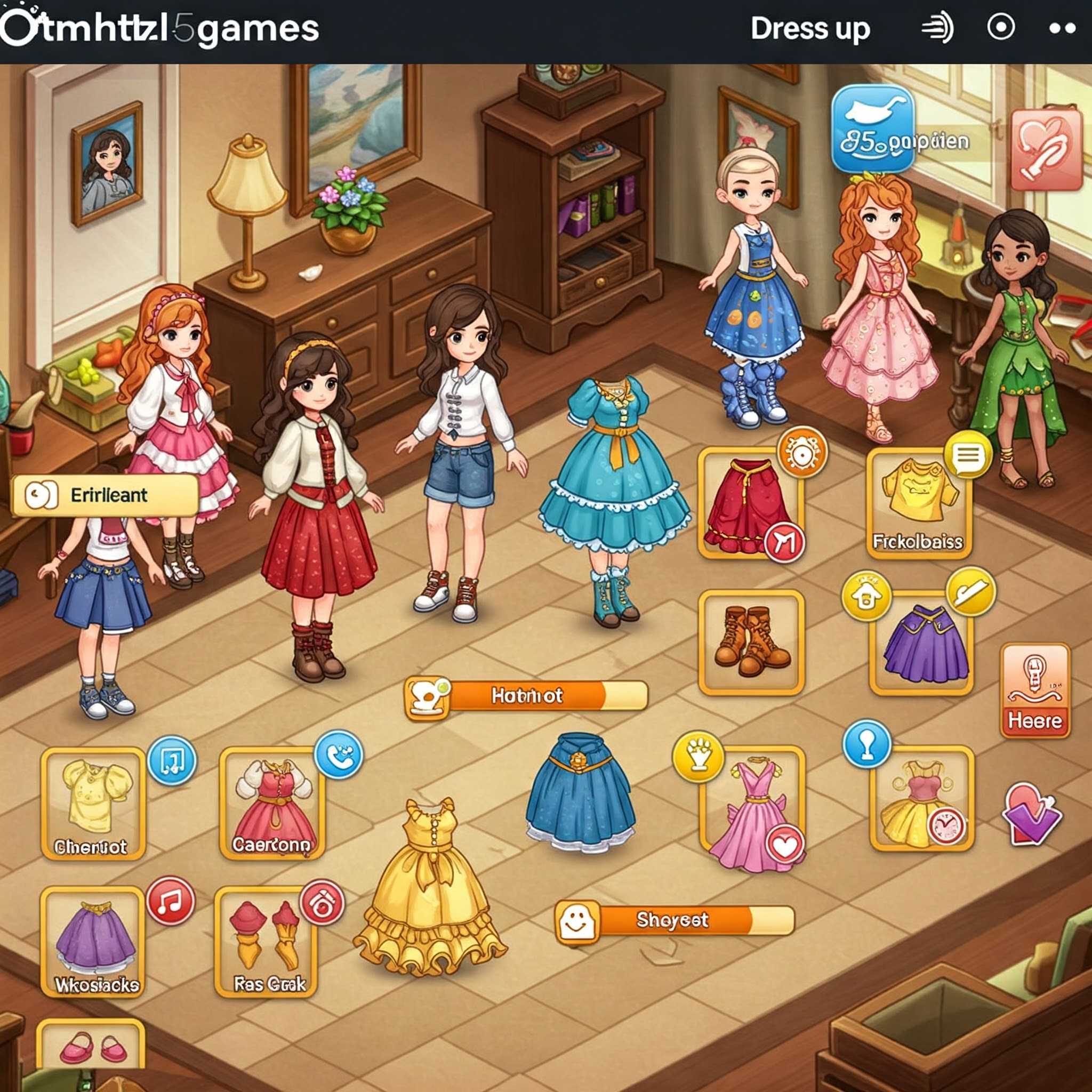Select the purple skirt with yellow badges
The width and height of the screenshot is (1092, 1092).
coord(922,643)
